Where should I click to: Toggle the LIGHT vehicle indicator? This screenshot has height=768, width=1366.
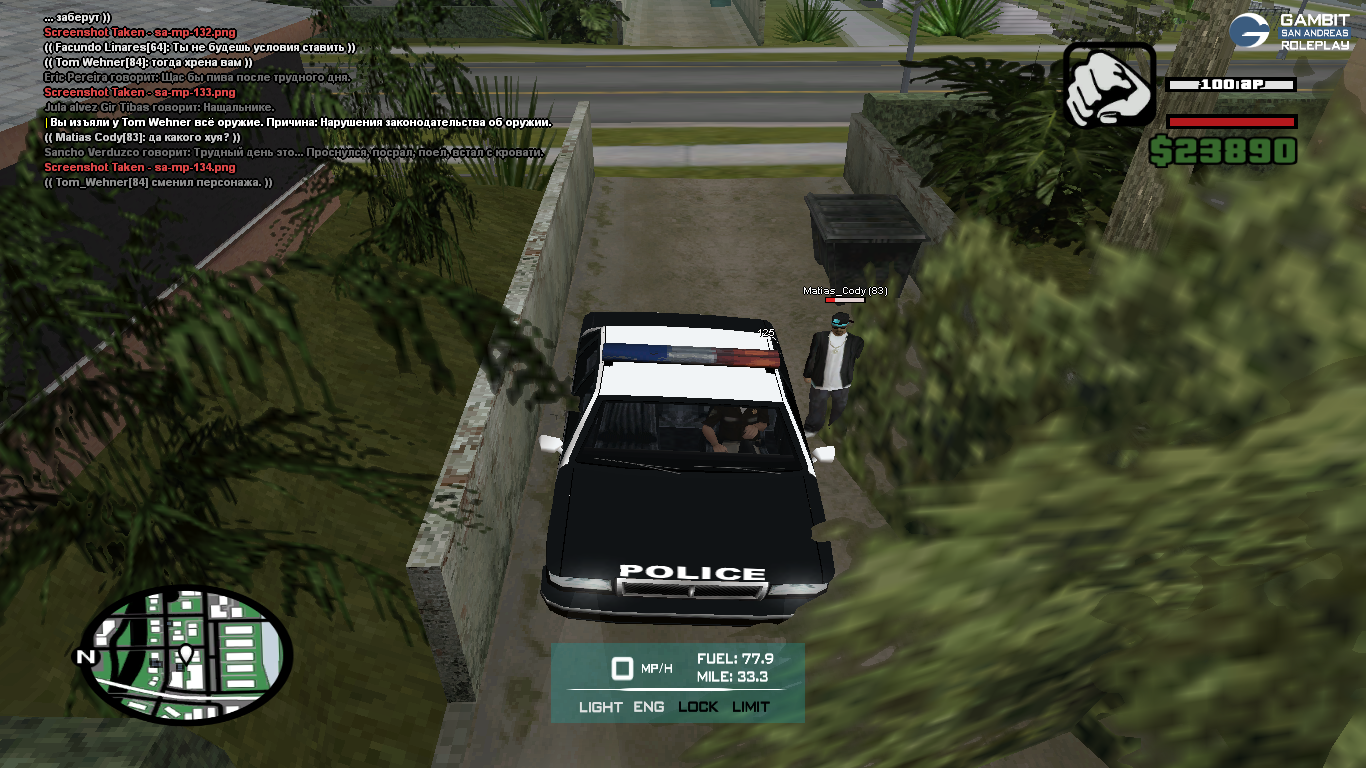600,707
